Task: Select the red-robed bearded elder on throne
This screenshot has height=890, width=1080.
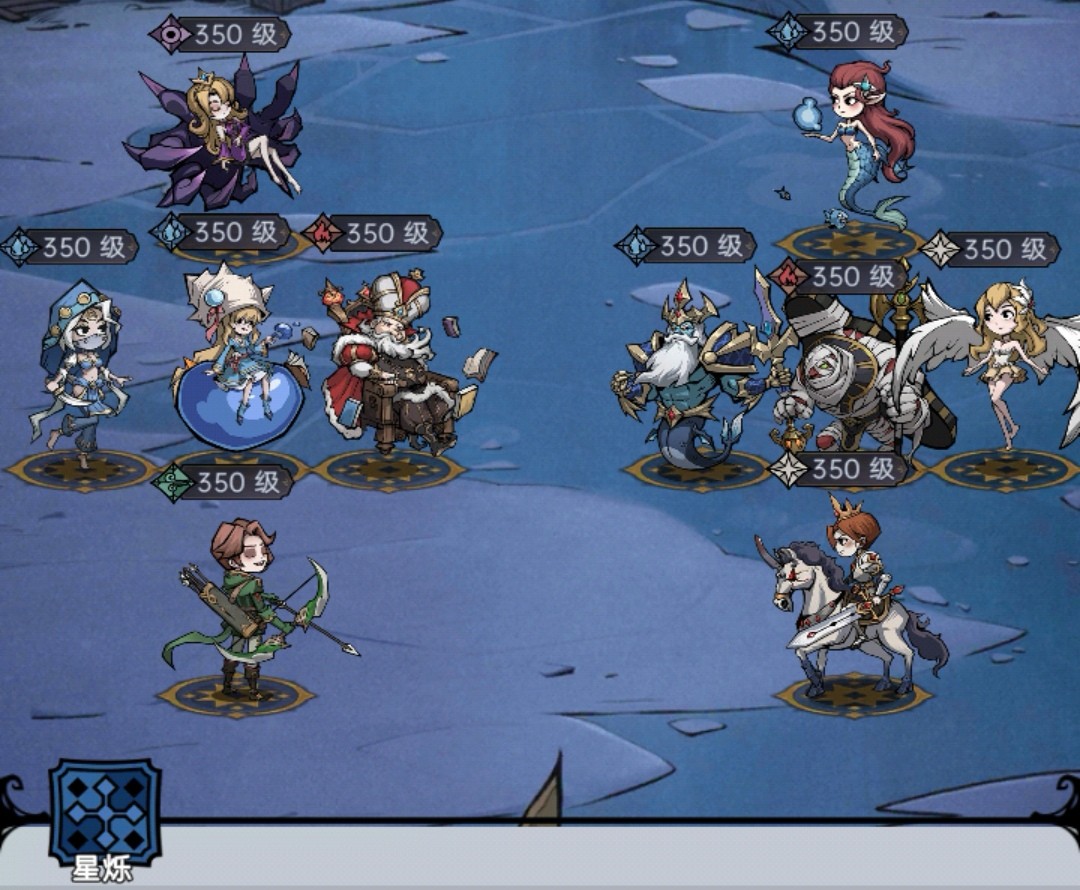Action: [x=390, y=370]
